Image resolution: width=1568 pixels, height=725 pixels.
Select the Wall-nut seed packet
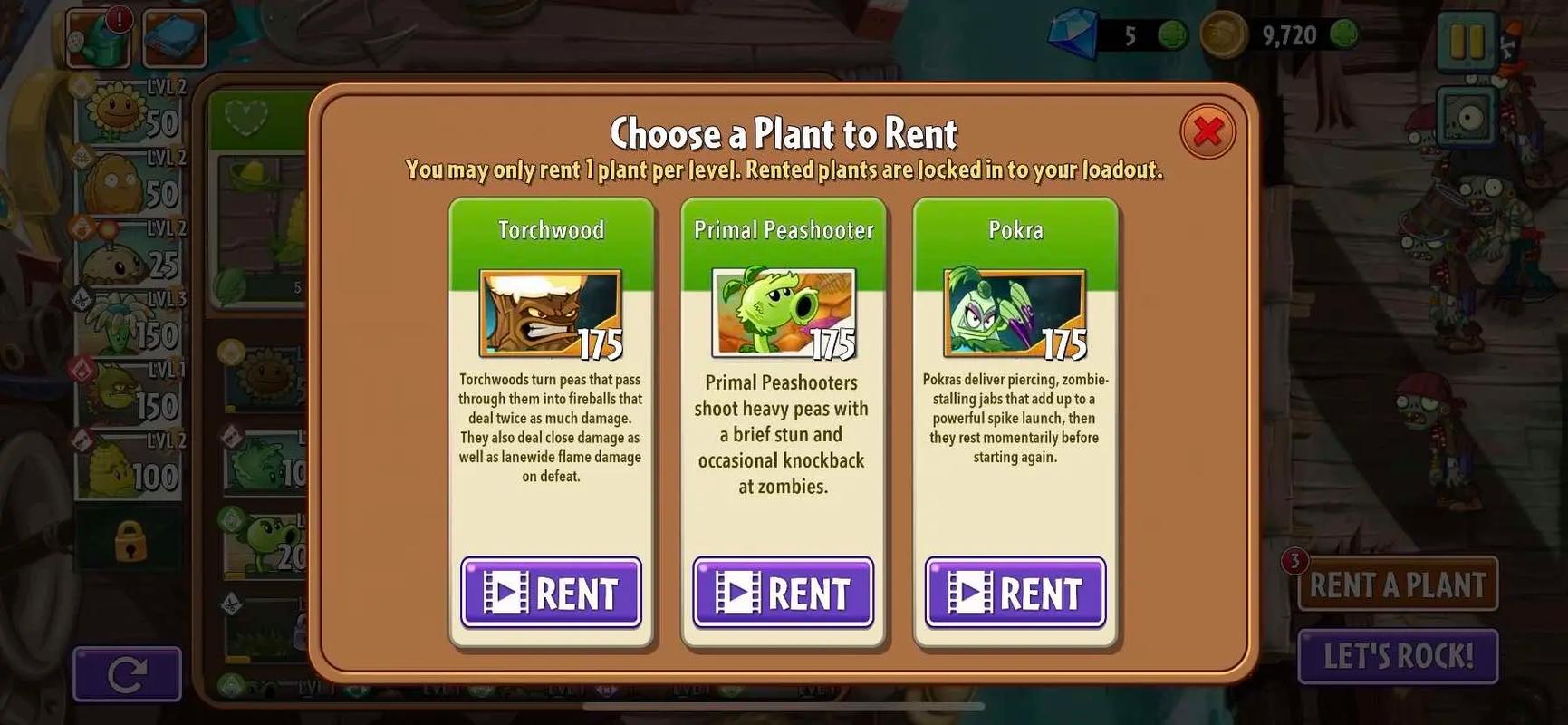132,183
